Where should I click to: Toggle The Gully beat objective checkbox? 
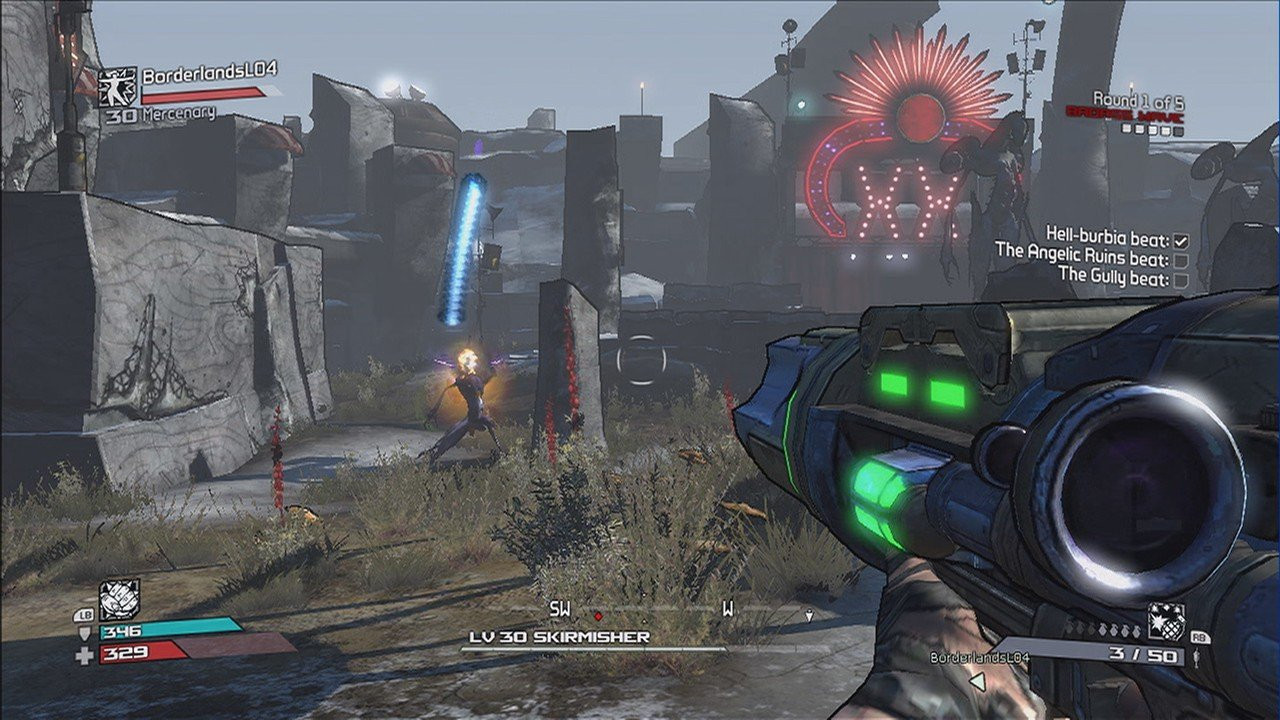[1181, 280]
